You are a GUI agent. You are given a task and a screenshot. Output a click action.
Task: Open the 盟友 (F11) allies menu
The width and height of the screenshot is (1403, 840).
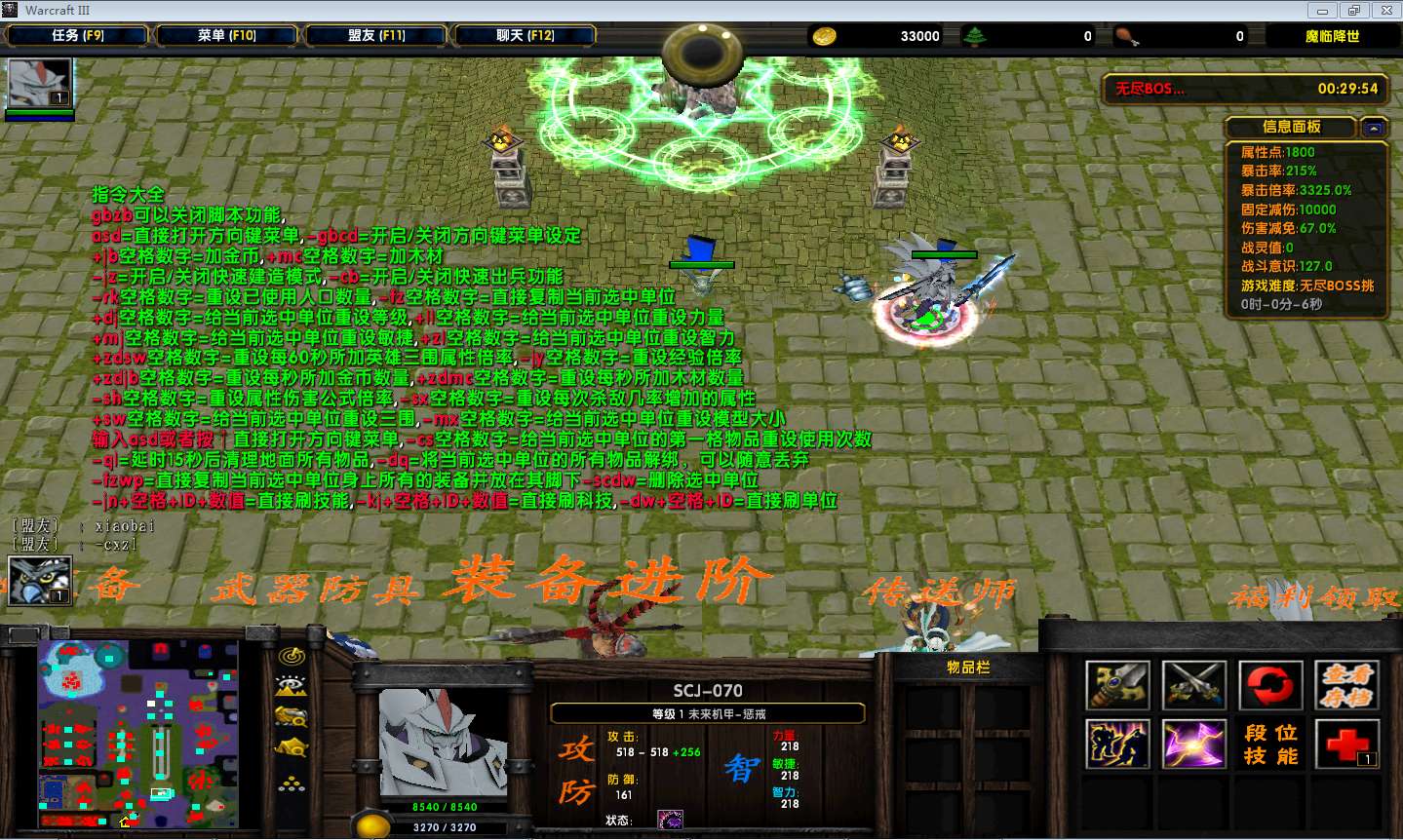pos(375,36)
